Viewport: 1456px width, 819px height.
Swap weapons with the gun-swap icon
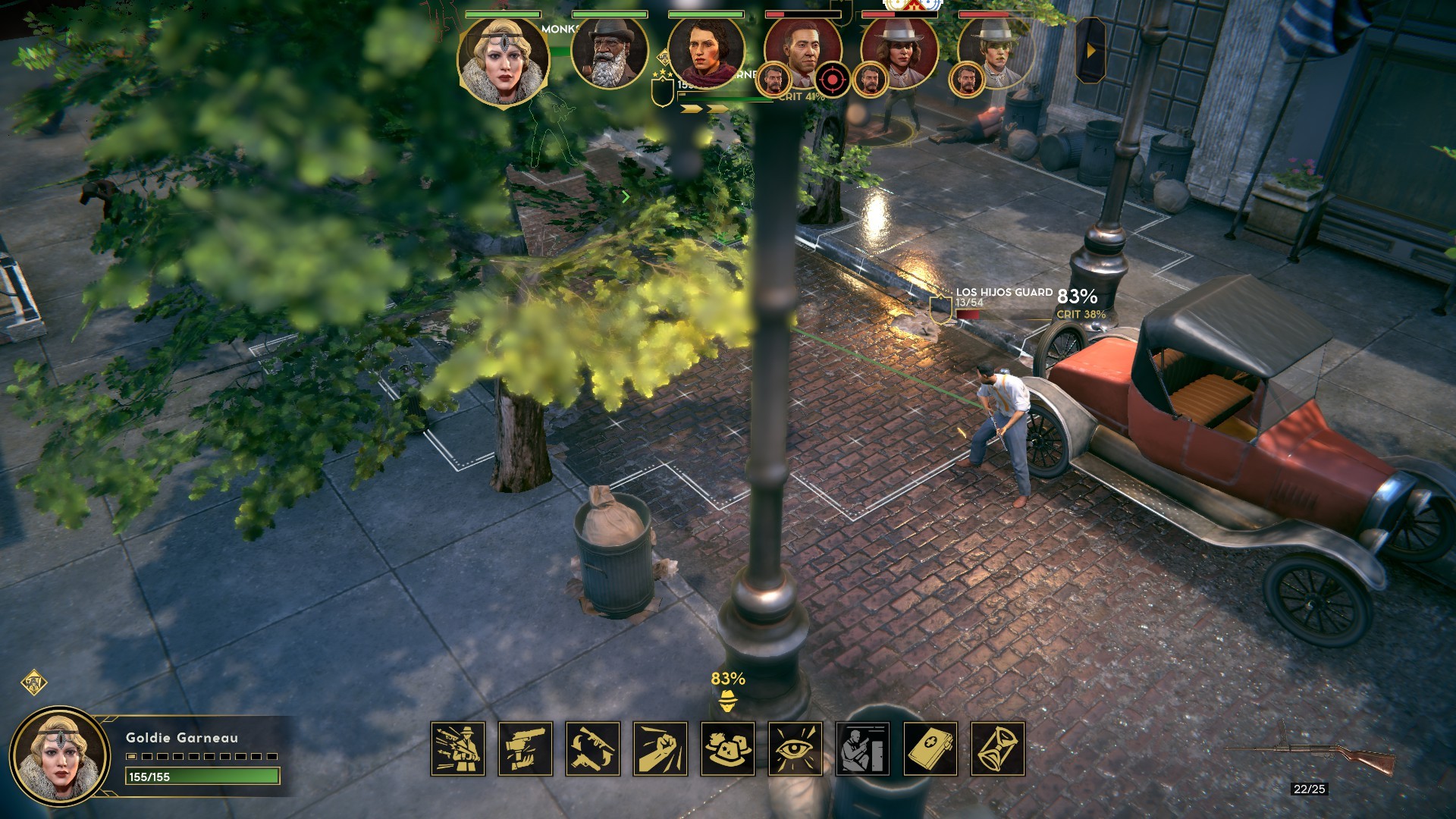(x=593, y=748)
